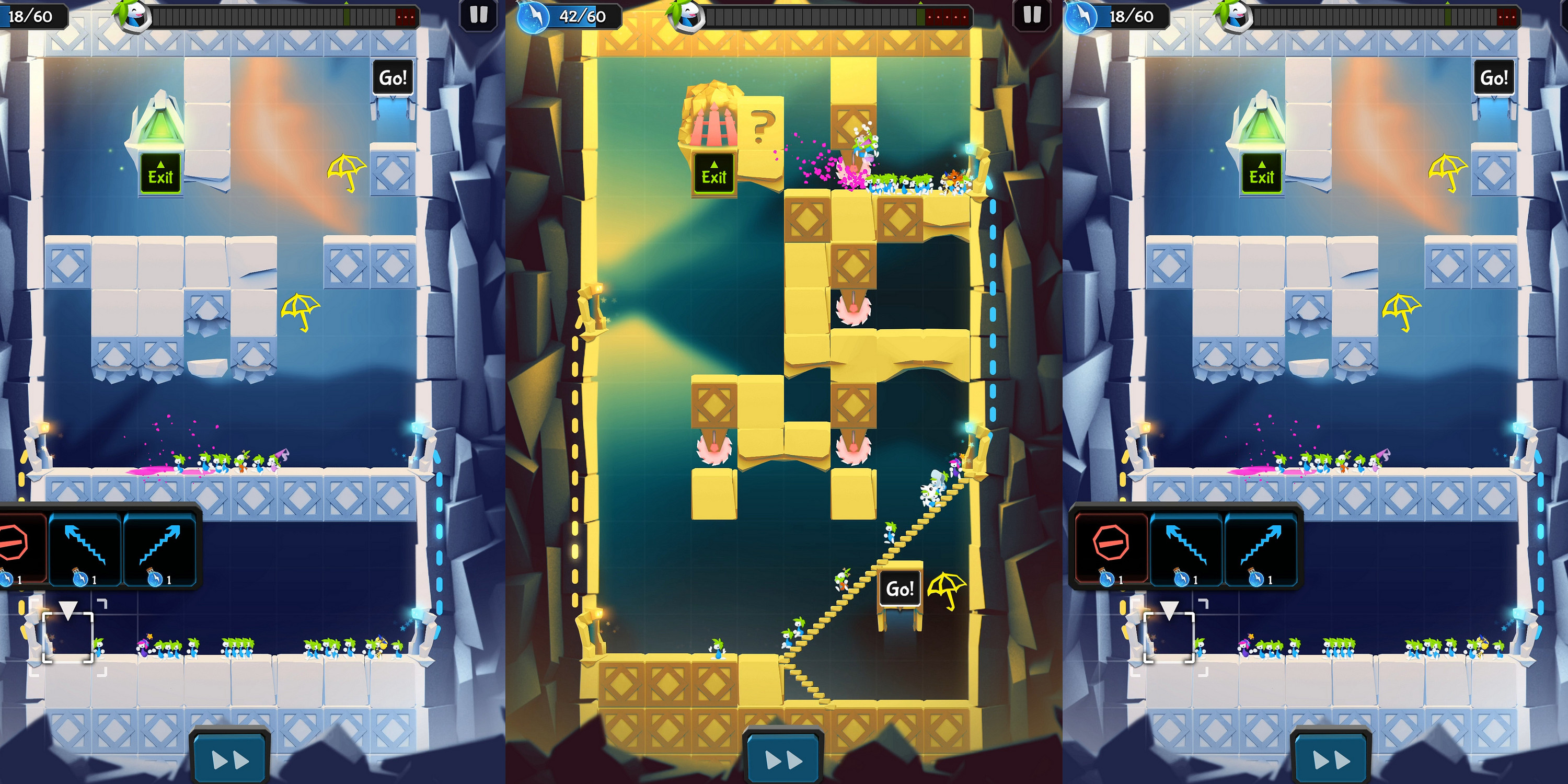Fast-forward the yellow cave level
This screenshot has height=784, width=1568.
pos(783,759)
